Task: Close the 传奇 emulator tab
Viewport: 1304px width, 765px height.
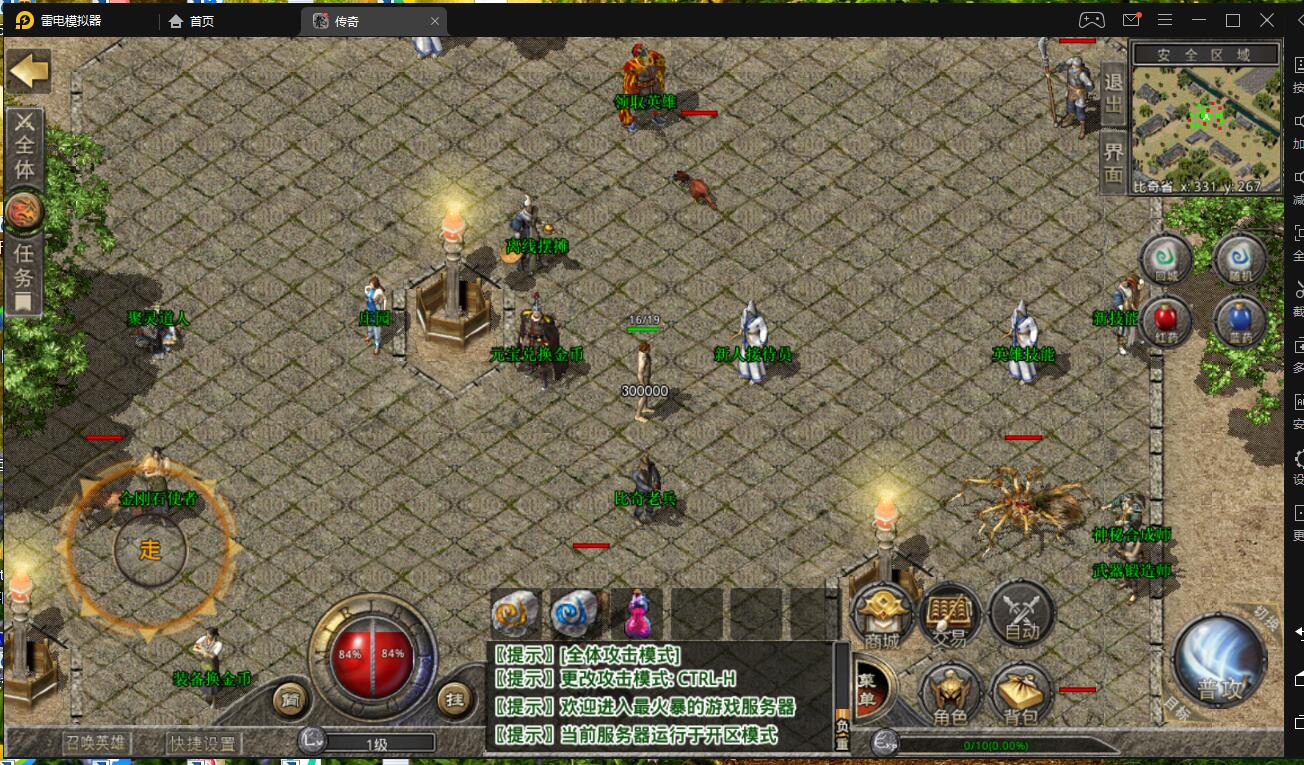Action: pyautogui.click(x=435, y=21)
